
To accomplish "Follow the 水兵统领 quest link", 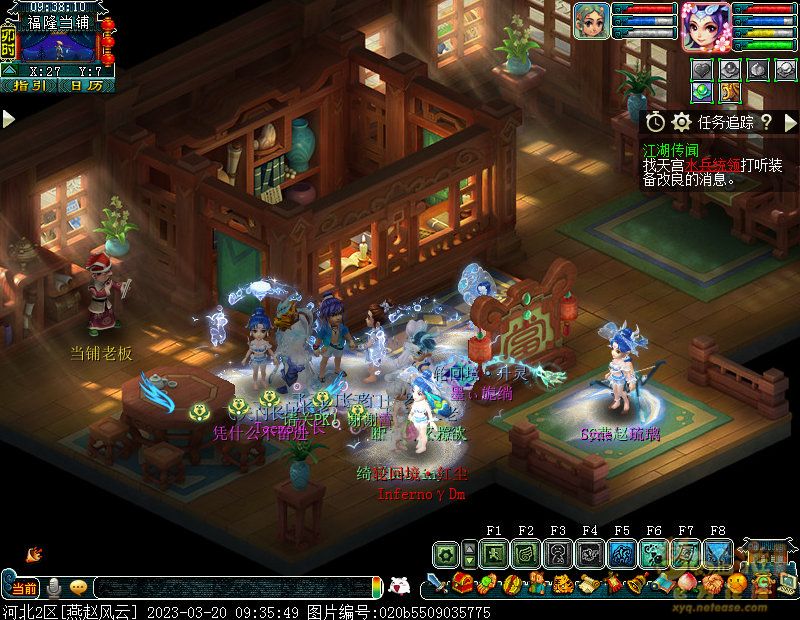I will (x=712, y=166).
